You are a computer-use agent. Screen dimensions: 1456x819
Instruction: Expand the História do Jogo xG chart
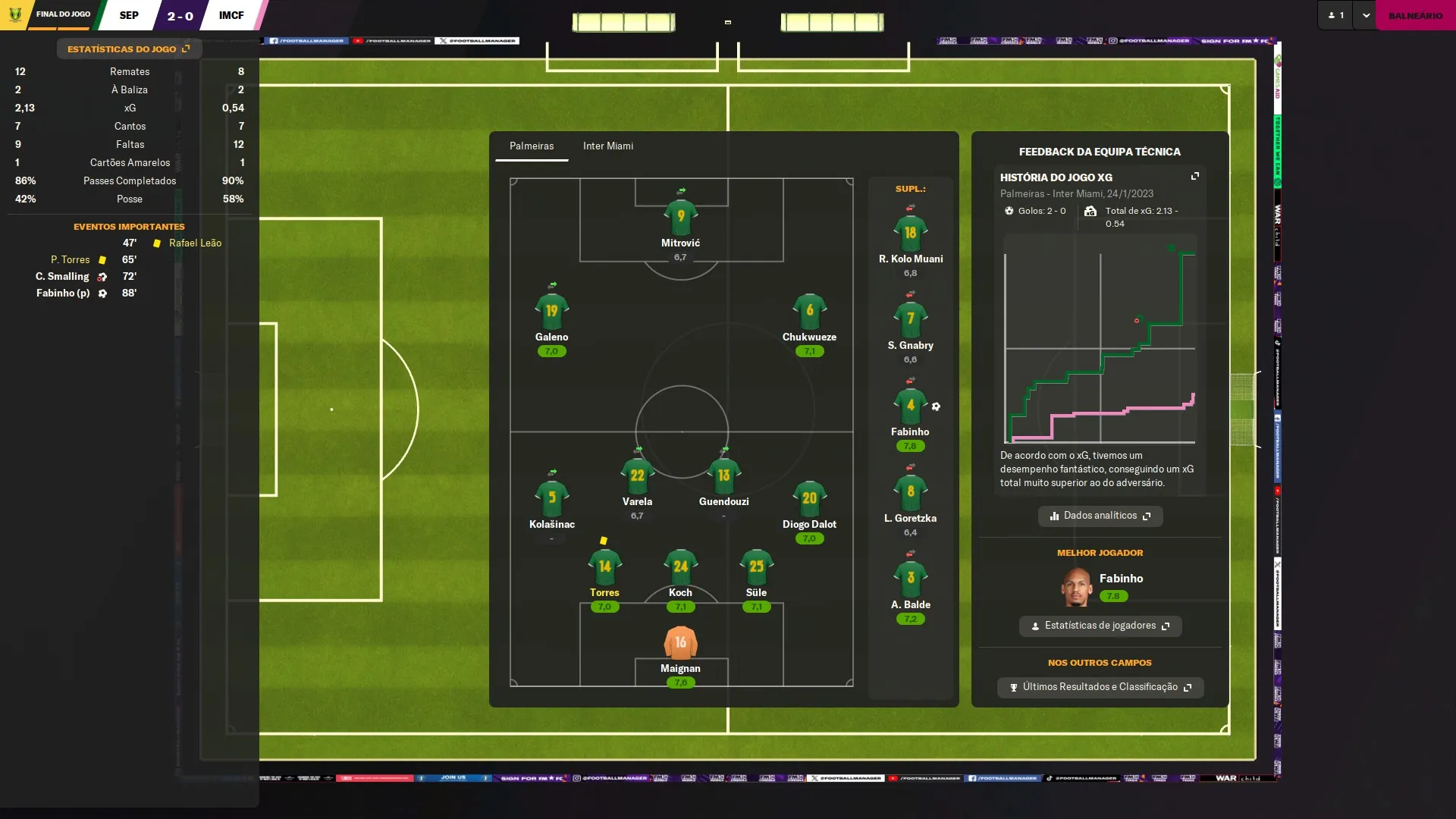[1195, 176]
